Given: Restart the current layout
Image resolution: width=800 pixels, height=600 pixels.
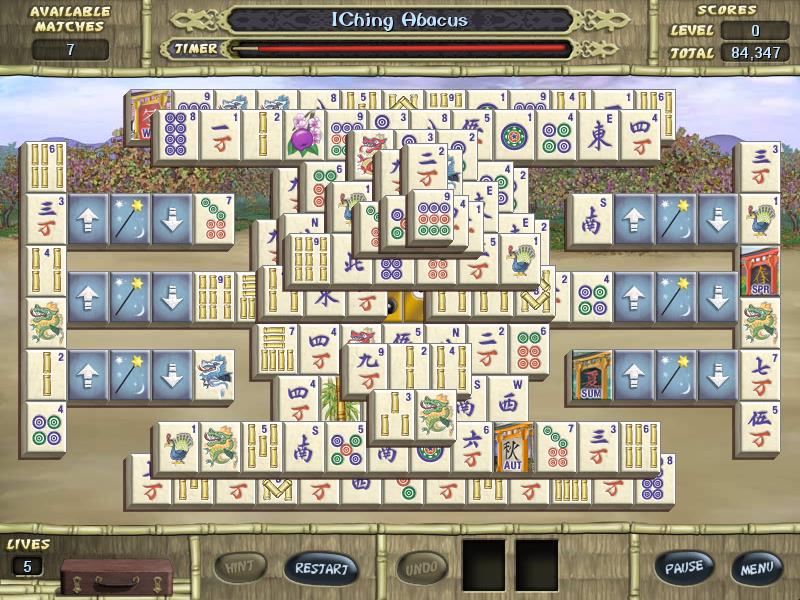Looking at the screenshot, I should pyautogui.click(x=321, y=568).
